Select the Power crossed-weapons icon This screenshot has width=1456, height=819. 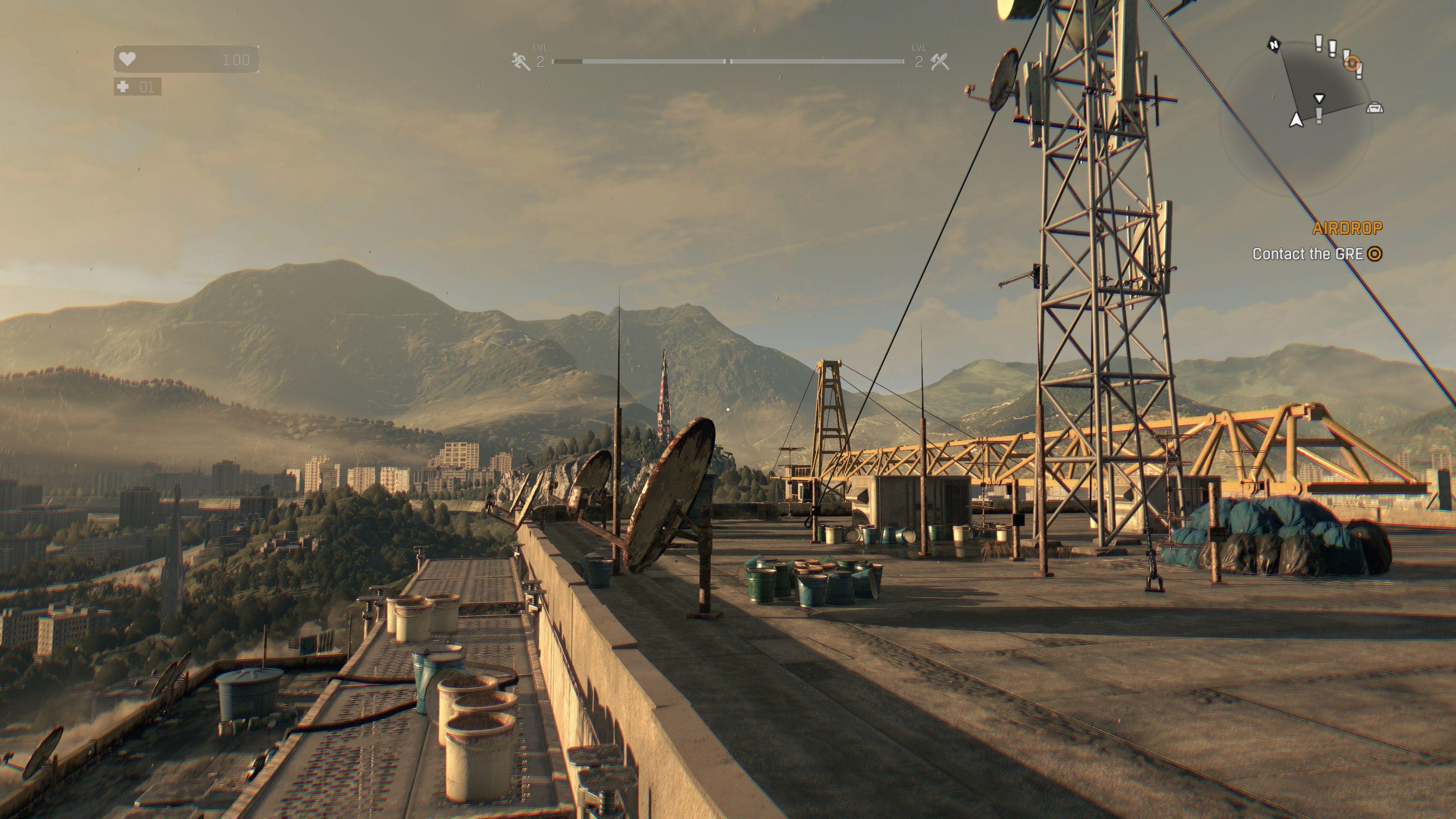click(x=941, y=61)
